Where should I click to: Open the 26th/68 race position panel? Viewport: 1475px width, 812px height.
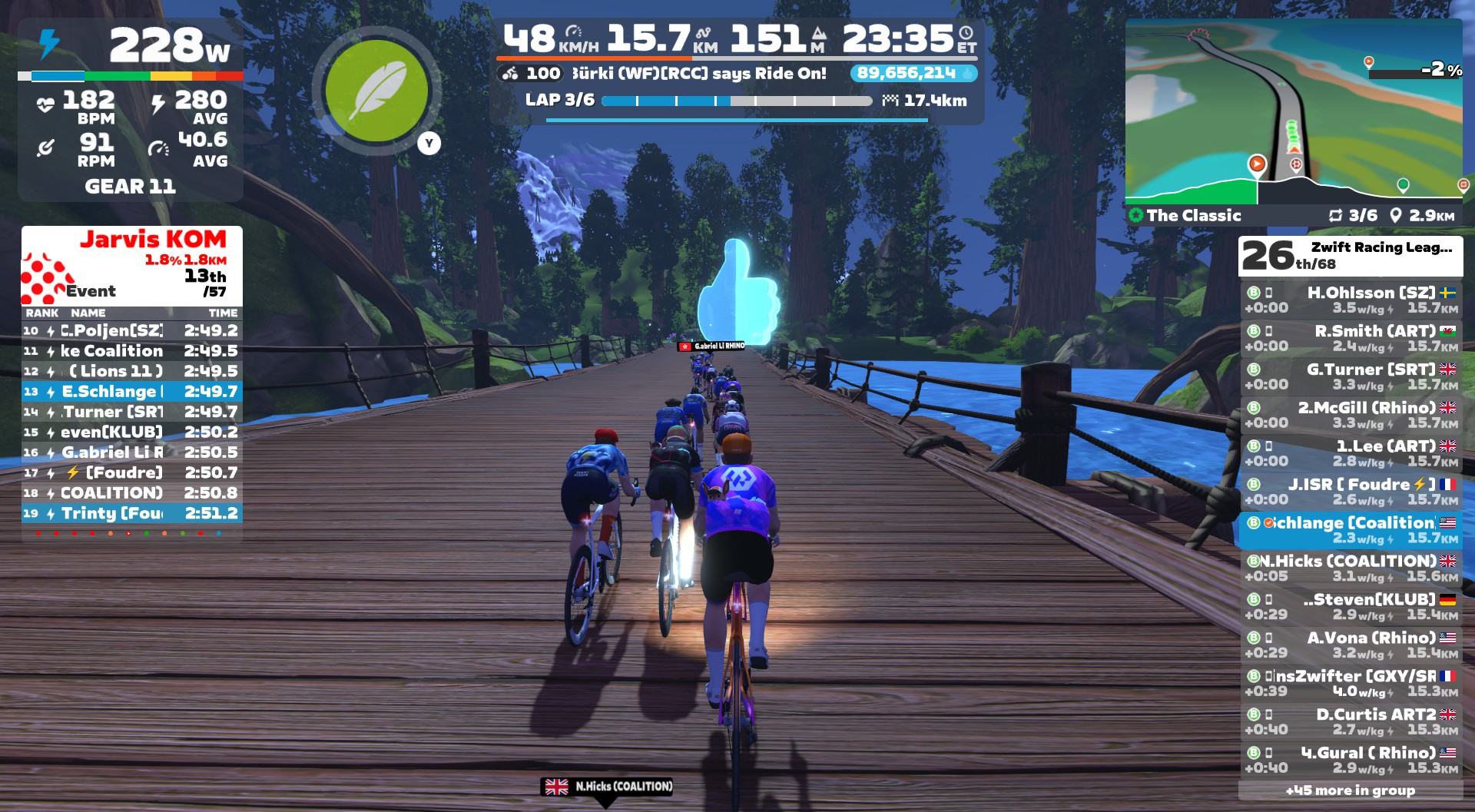[1351, 257]
